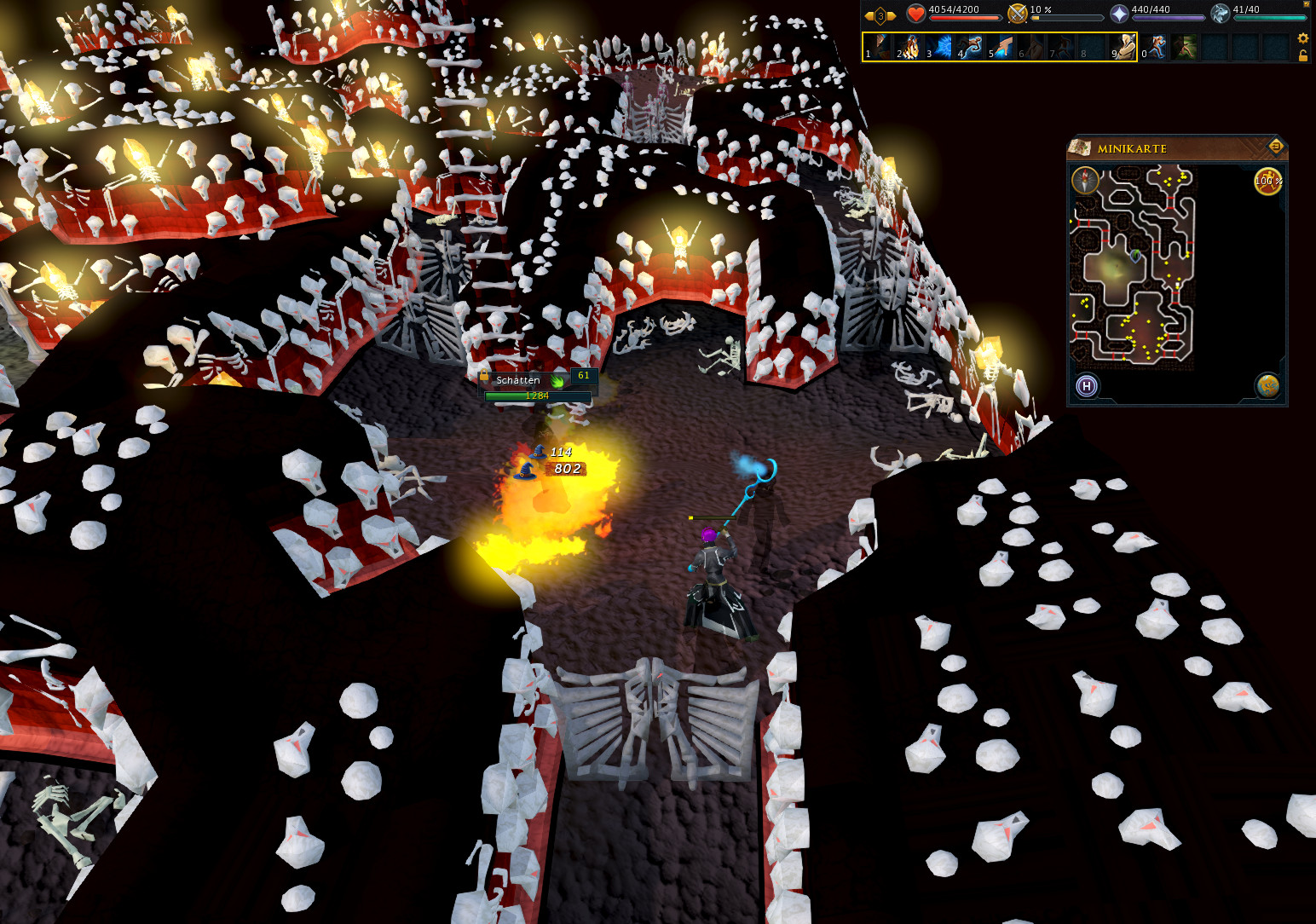Click the red heart health orb icon
Screen dimensions: 1316x924
click(x=915, y=14)
